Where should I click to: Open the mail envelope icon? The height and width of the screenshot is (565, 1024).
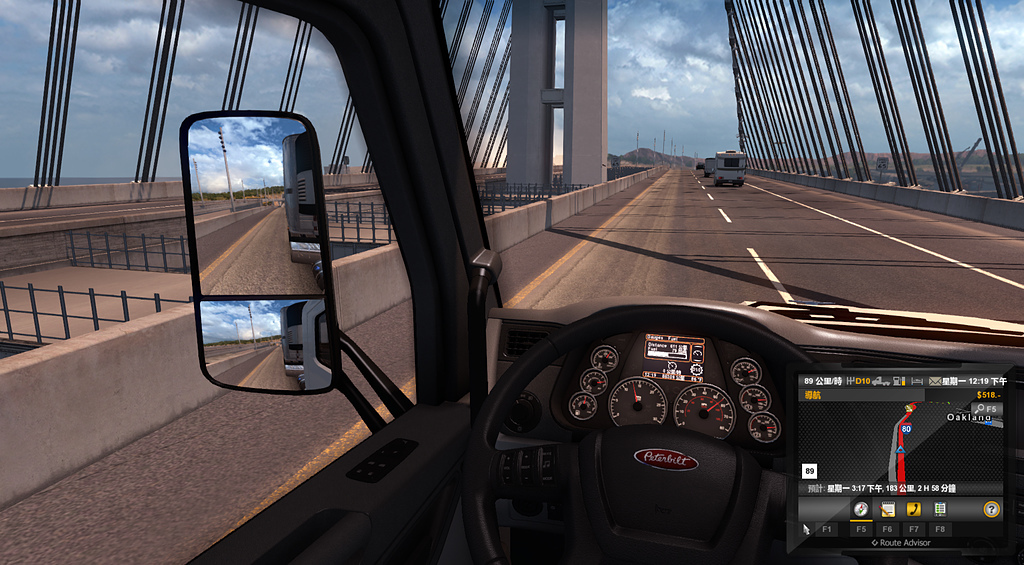[935, 381]
